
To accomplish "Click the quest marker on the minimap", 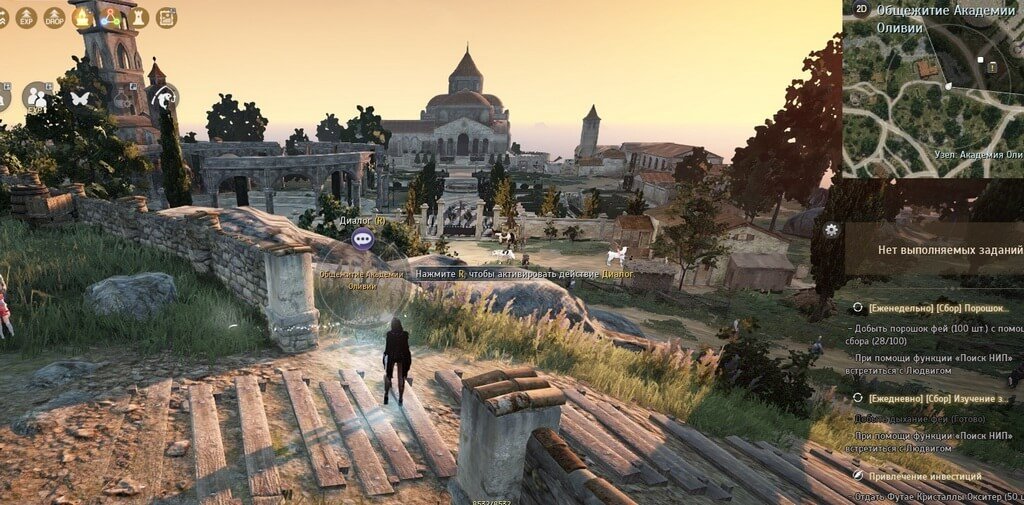I will (x=994, y=66).
